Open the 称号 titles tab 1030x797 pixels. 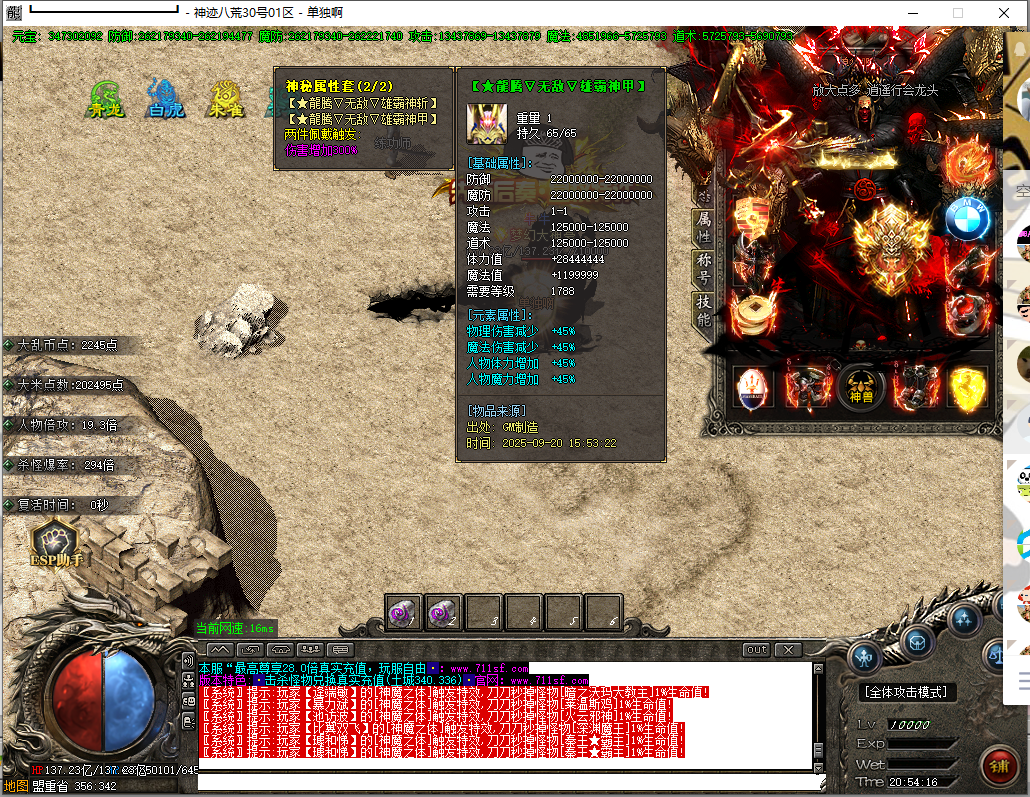pos(704,270)
